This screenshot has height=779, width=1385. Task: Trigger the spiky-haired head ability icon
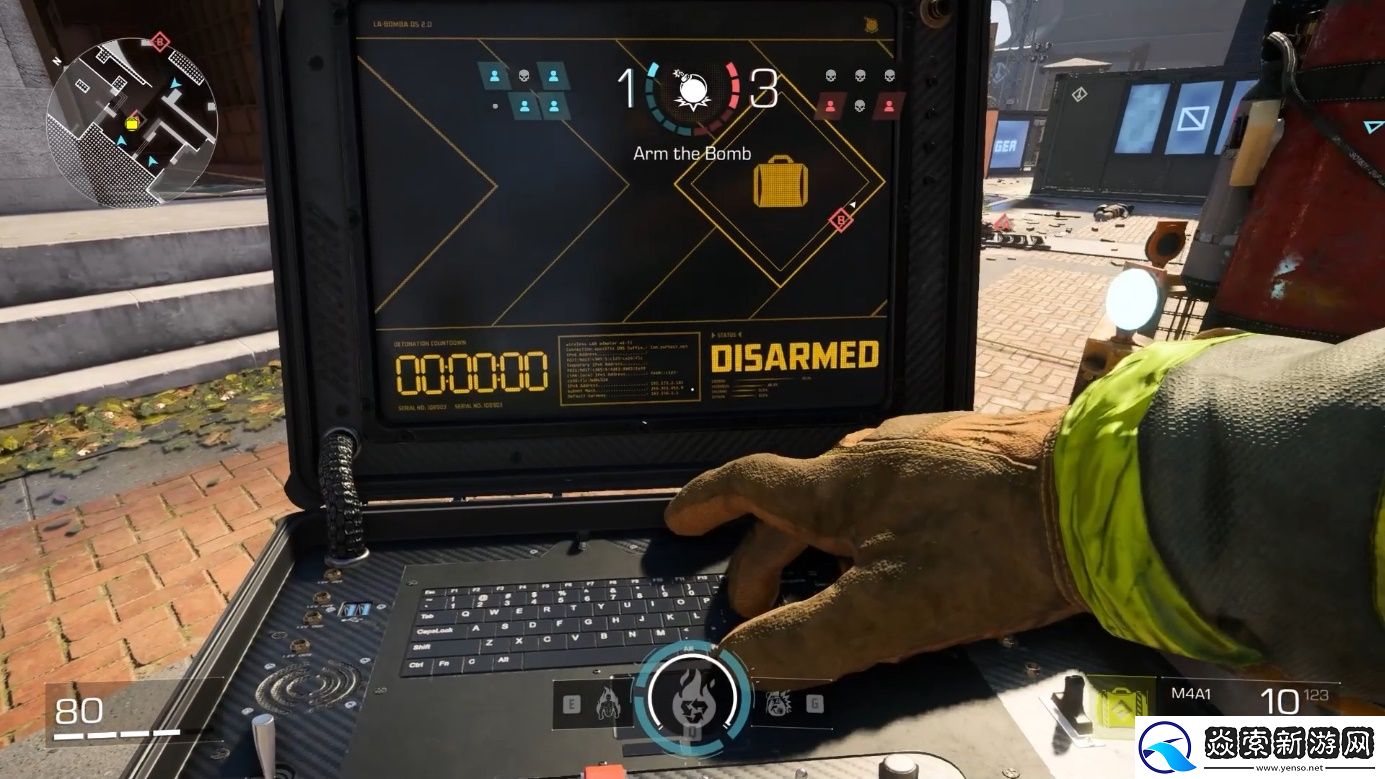[x=778, y=703]
